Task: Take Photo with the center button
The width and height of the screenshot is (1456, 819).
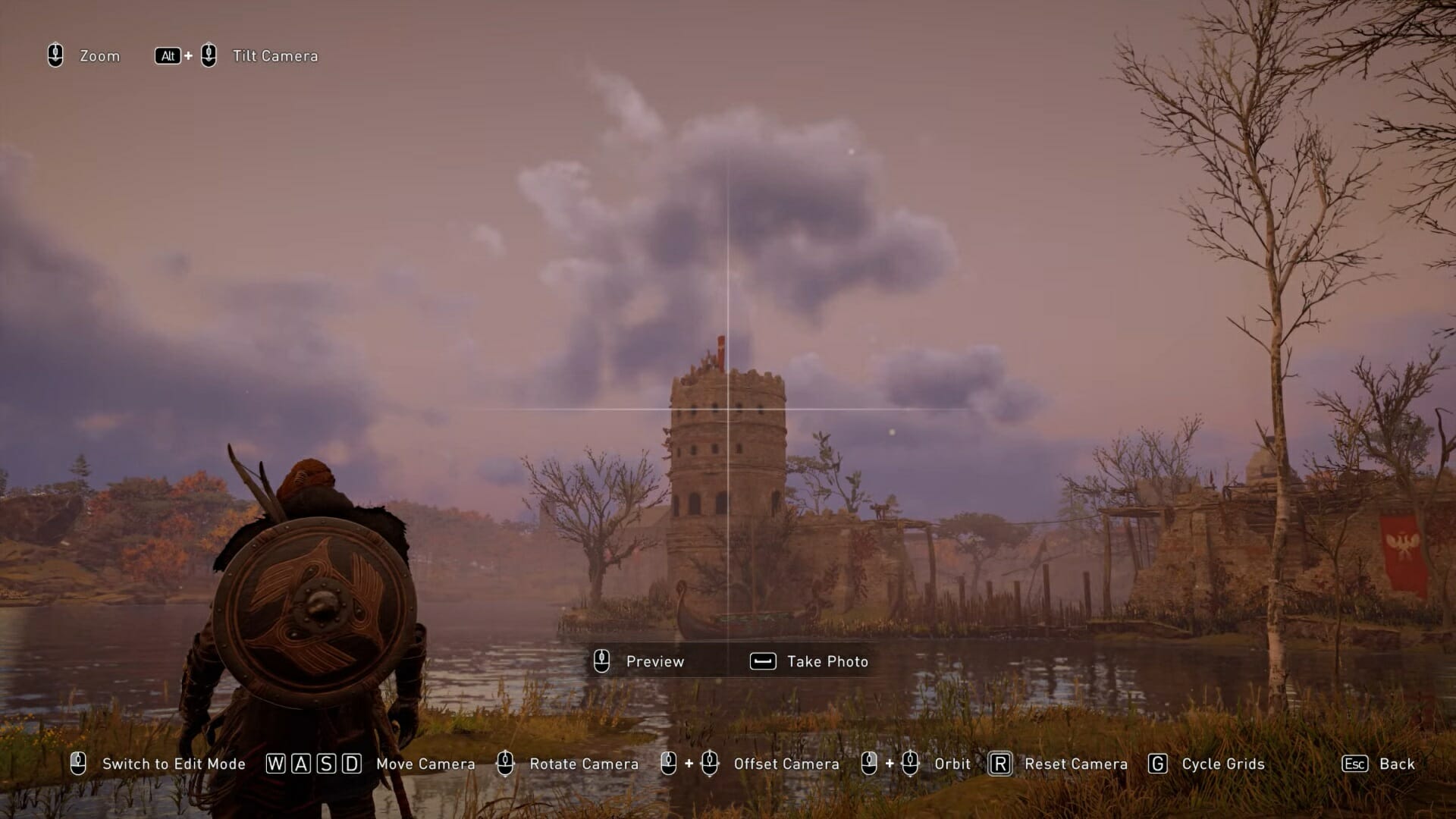Action: click(x=809, y=661)
